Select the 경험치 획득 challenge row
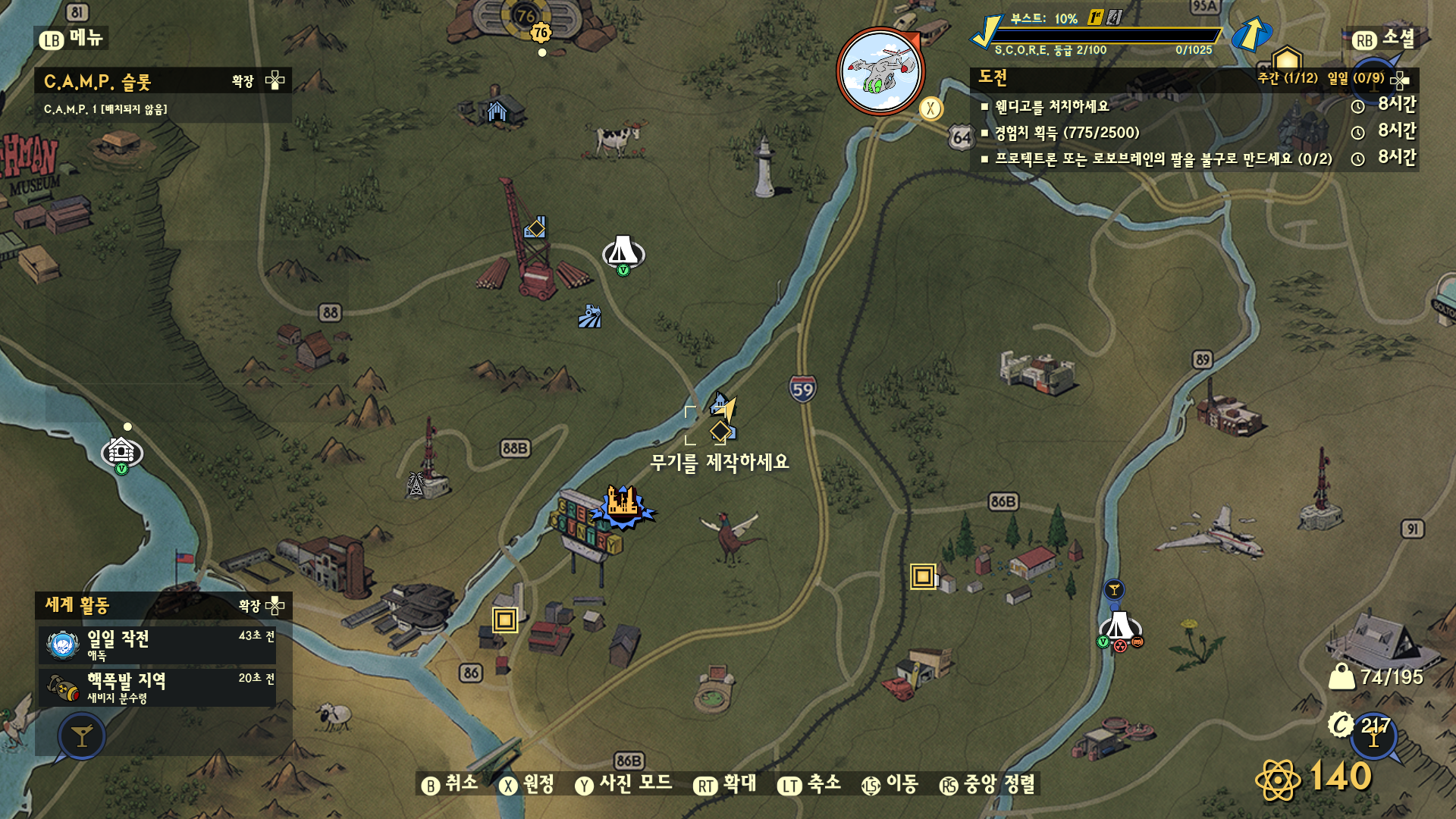Image resolution: width=1456 pixels, height=819 pixels. coord(1067,133)
